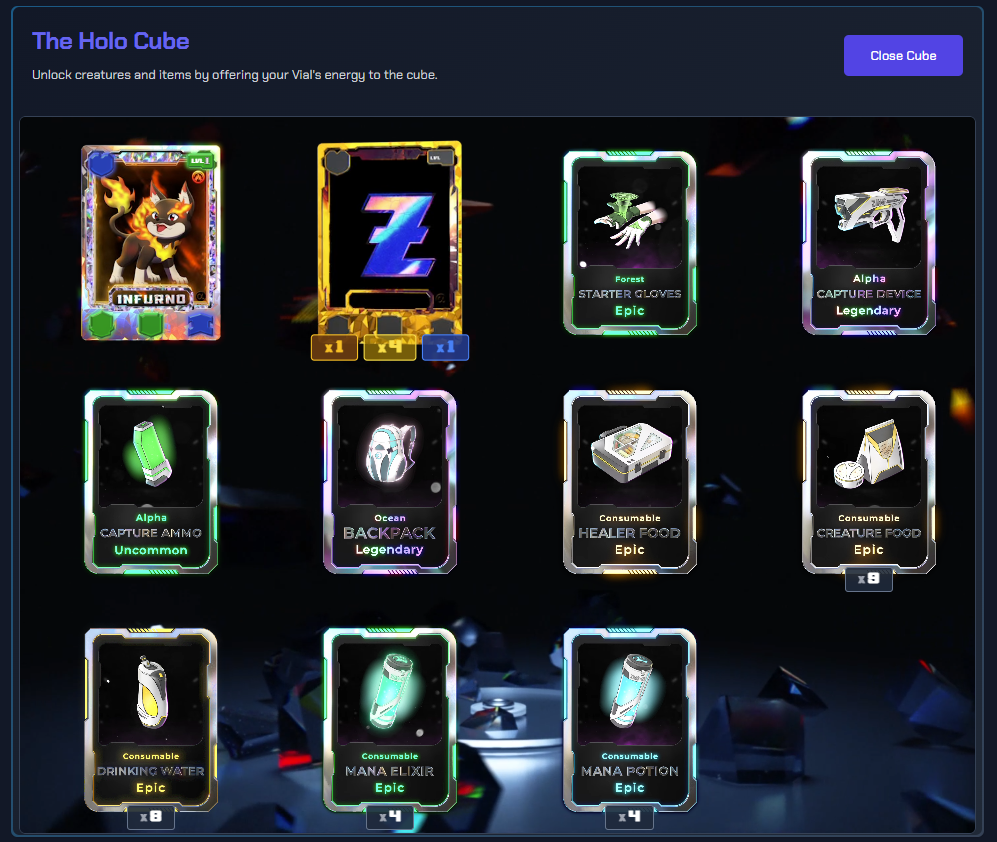This screenshot has height=842, width=997.
Task: Select the Mana Elixir card
Action: tap(390, 719)
